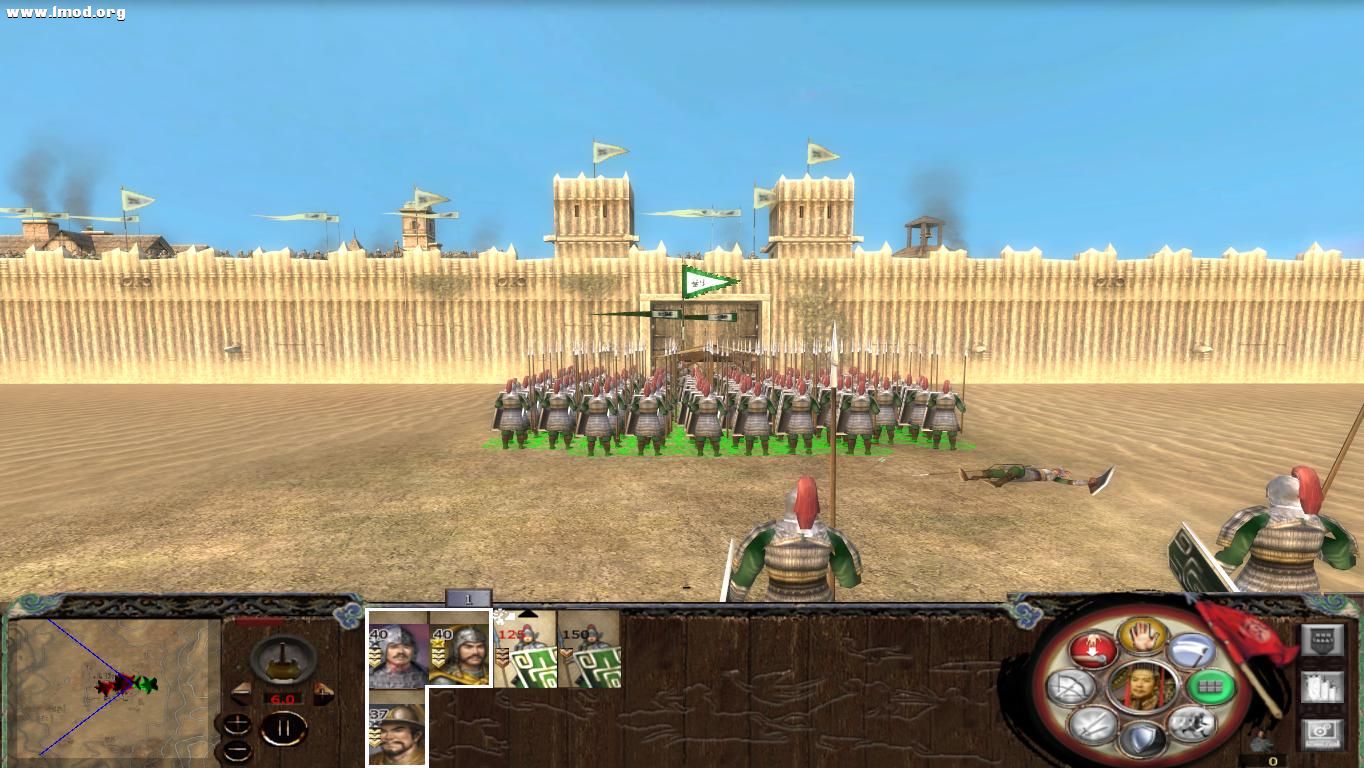The height and width of the screenshot is (768, 1364).
Task: Toggle guard mode with the shield icon
Action: (1142, 736)
